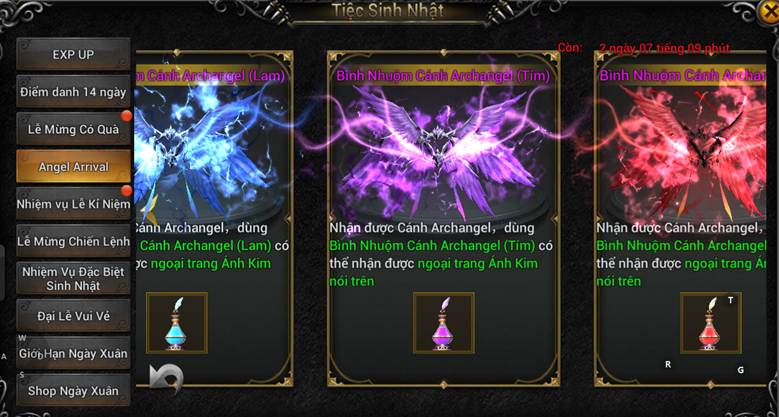The width and height of the screenshot is (779, 417).
Task: Select the purple Archangel dye bottle
Action: [443, 323]
